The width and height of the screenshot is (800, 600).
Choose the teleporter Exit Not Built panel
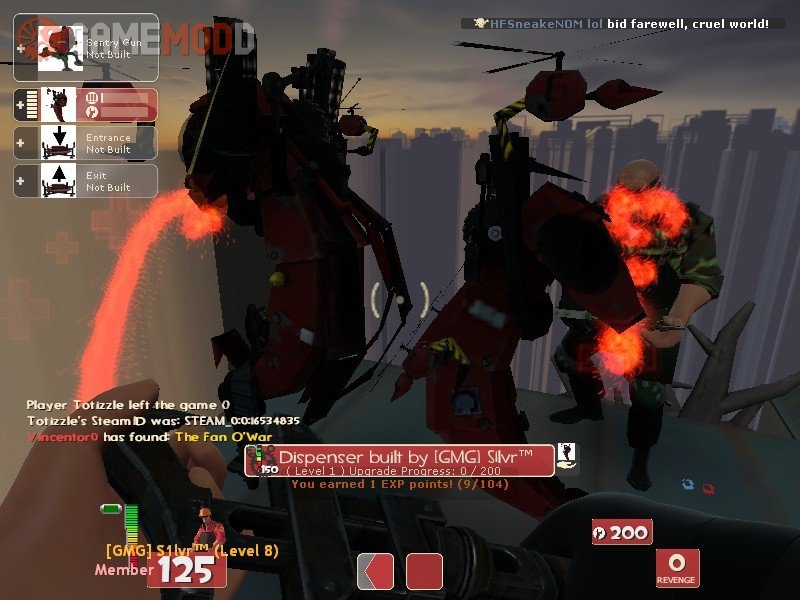85,180
